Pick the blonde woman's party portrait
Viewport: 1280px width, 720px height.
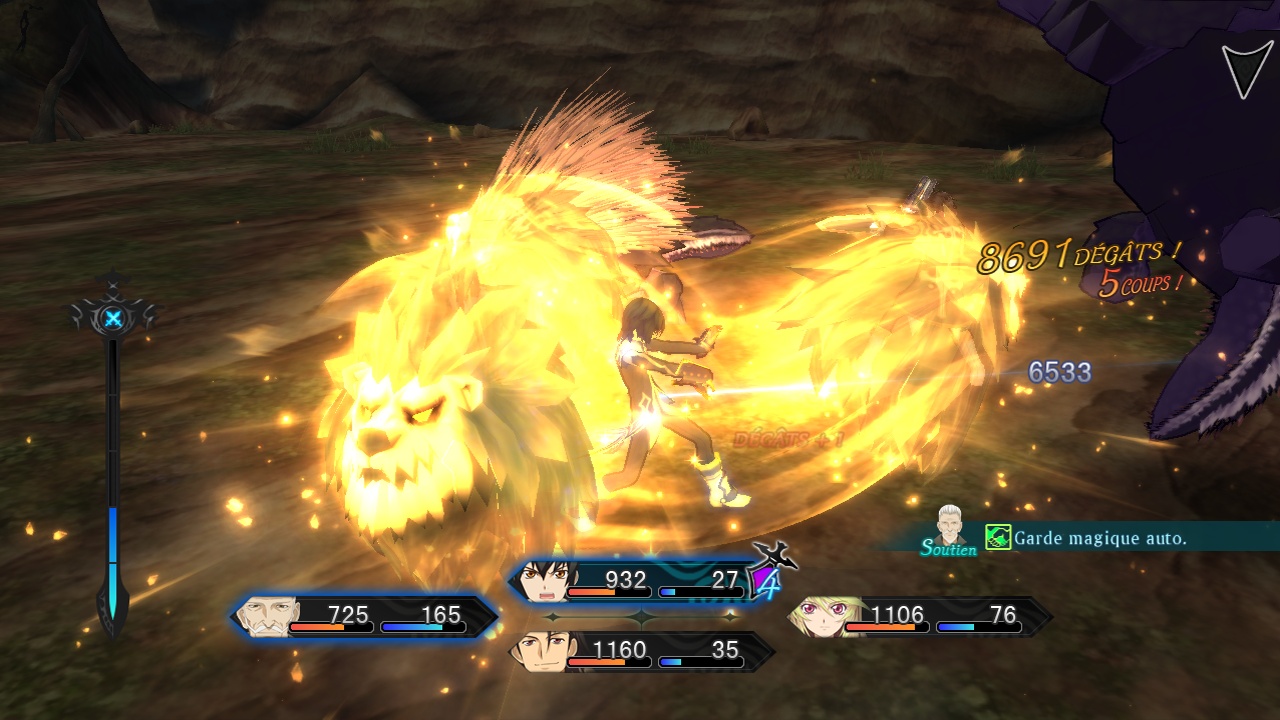pos(817,617)
